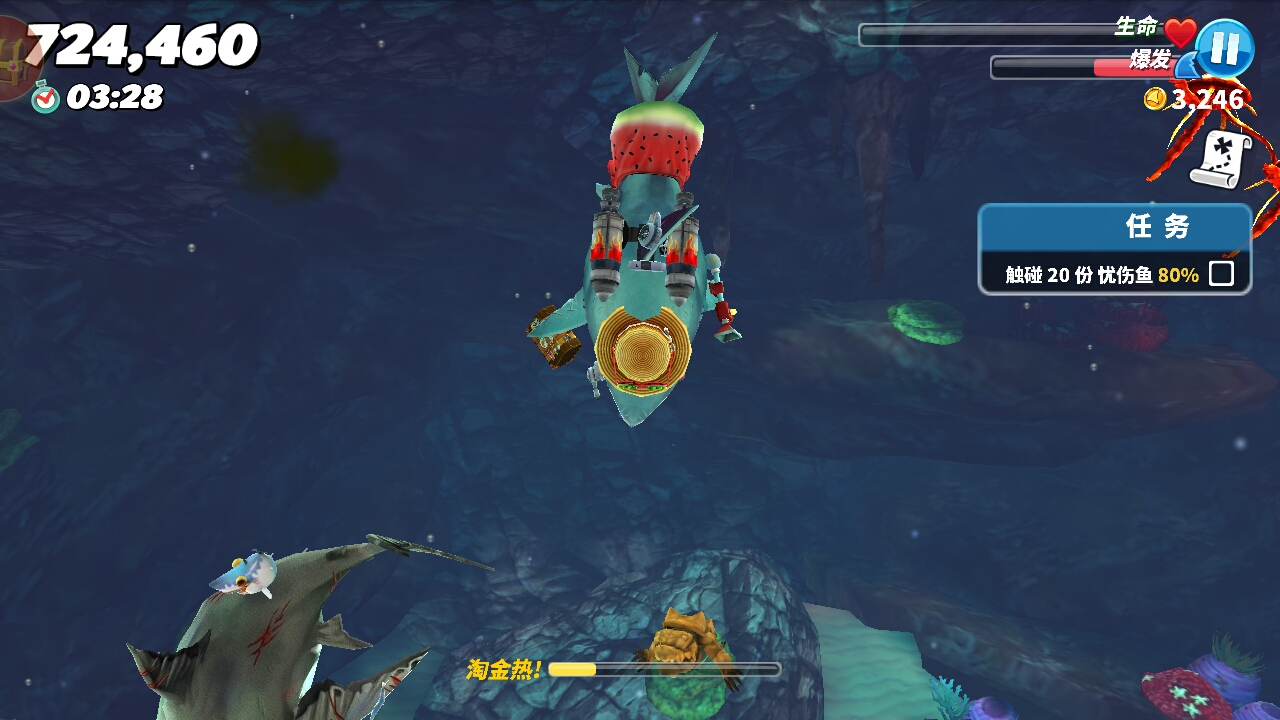Viewport: 1280px width, 720px height.
Task: Tick the mission progress checkbox
Action: pyautogui.click(x=1221, y=274)
